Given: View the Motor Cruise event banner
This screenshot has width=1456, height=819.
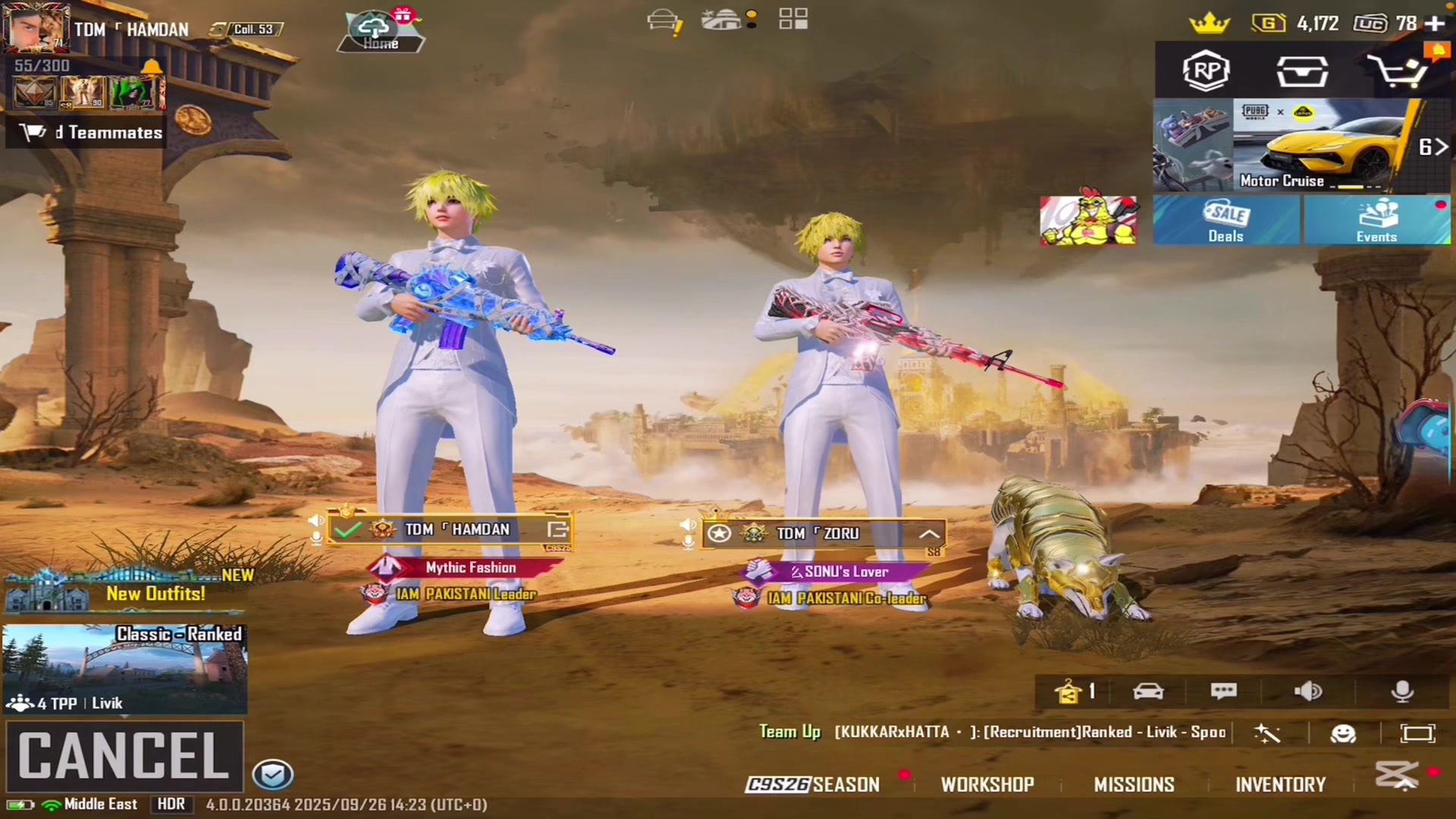Looking at the screenshot, I should pos(1319,145).
